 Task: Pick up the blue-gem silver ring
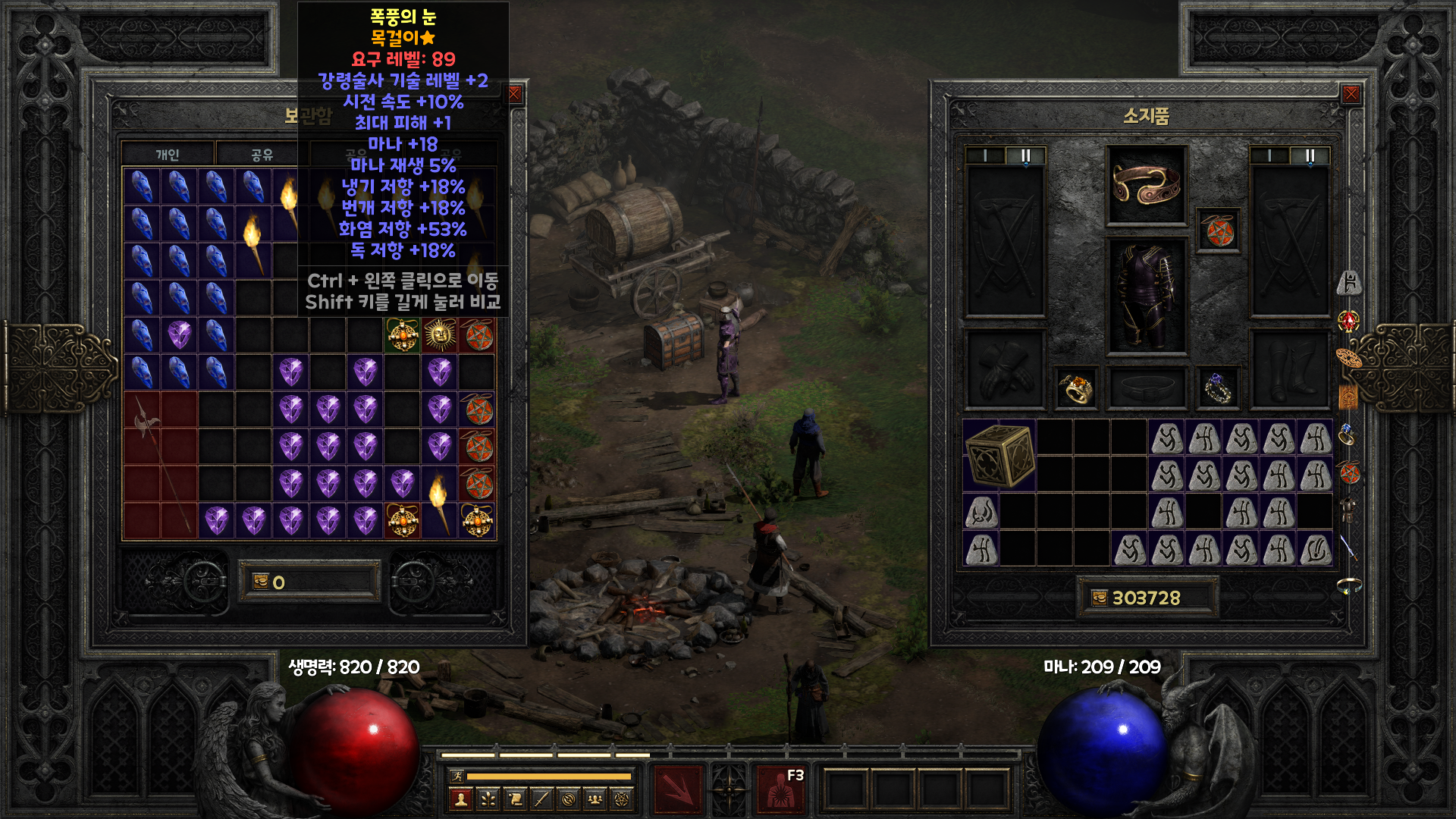[1219, 388]
